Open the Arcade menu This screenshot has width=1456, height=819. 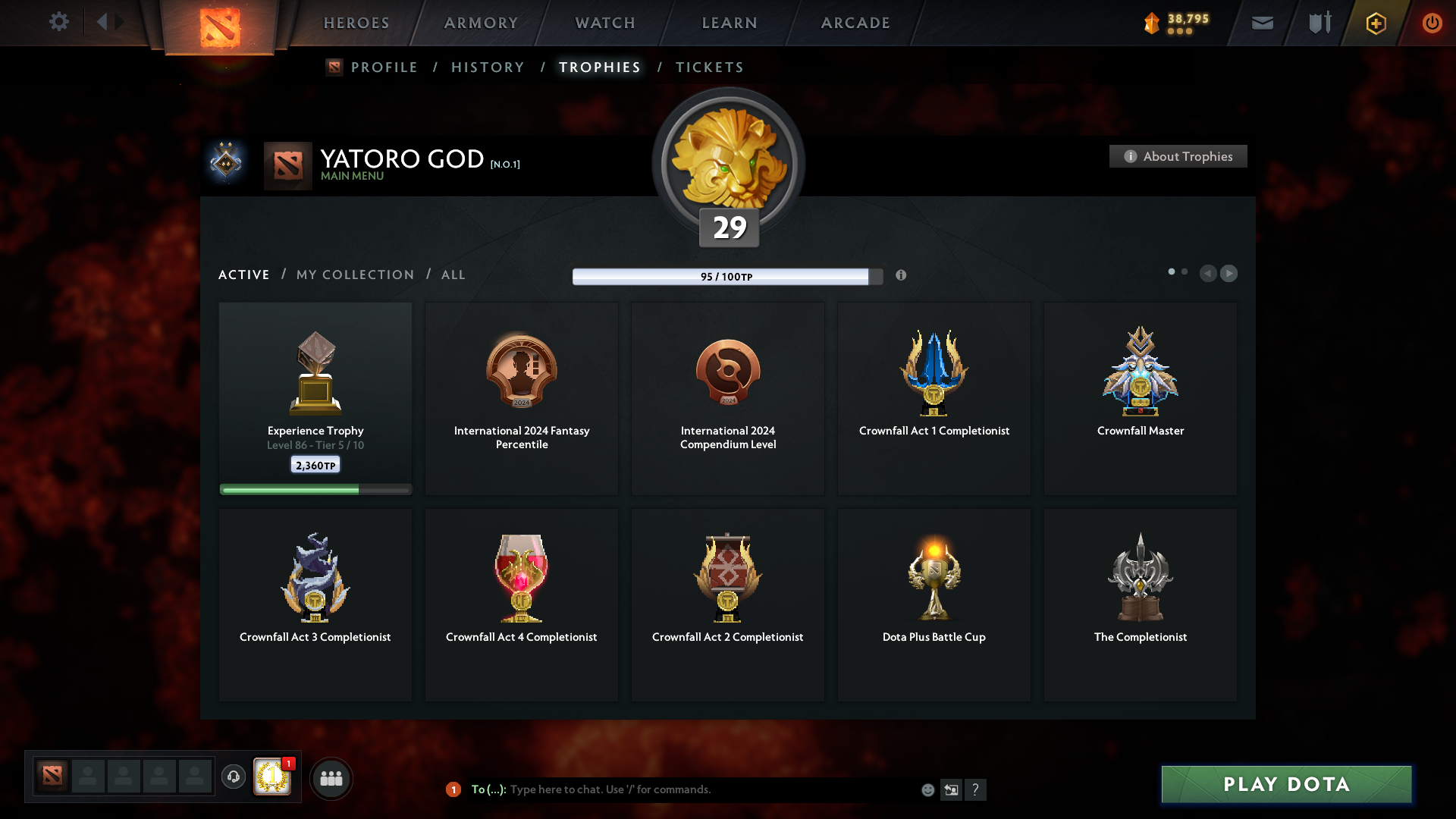click(855, 23)
